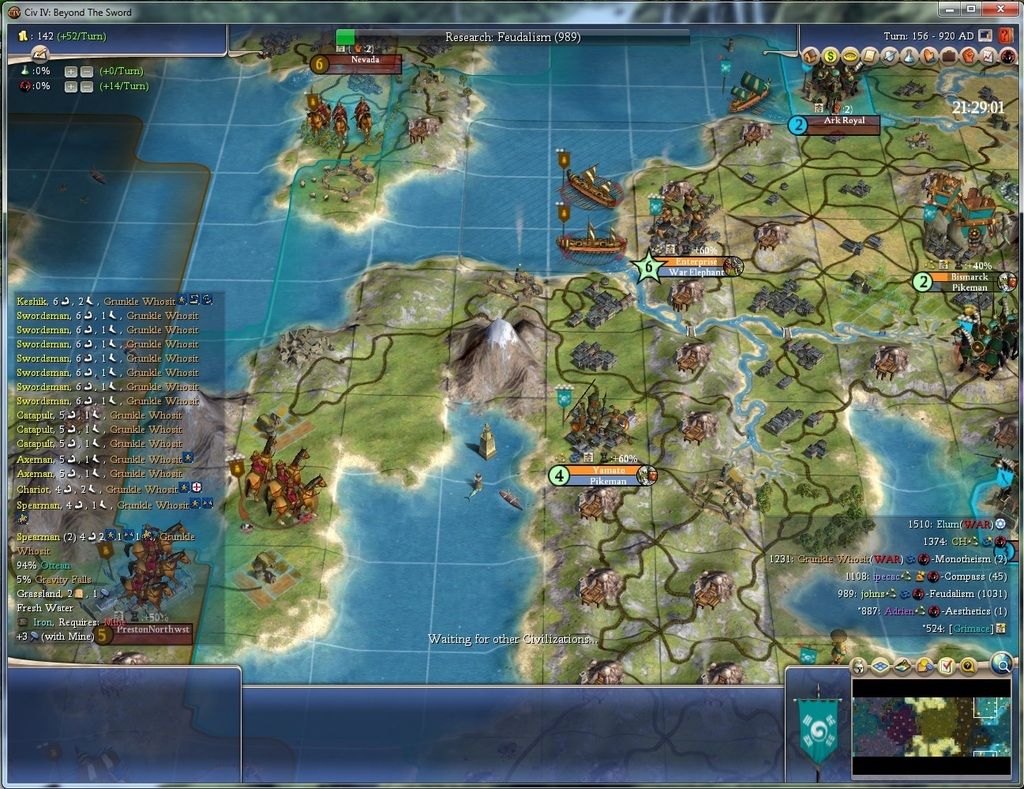Increase the espionage rate with plus

click(x=71, y=86)
